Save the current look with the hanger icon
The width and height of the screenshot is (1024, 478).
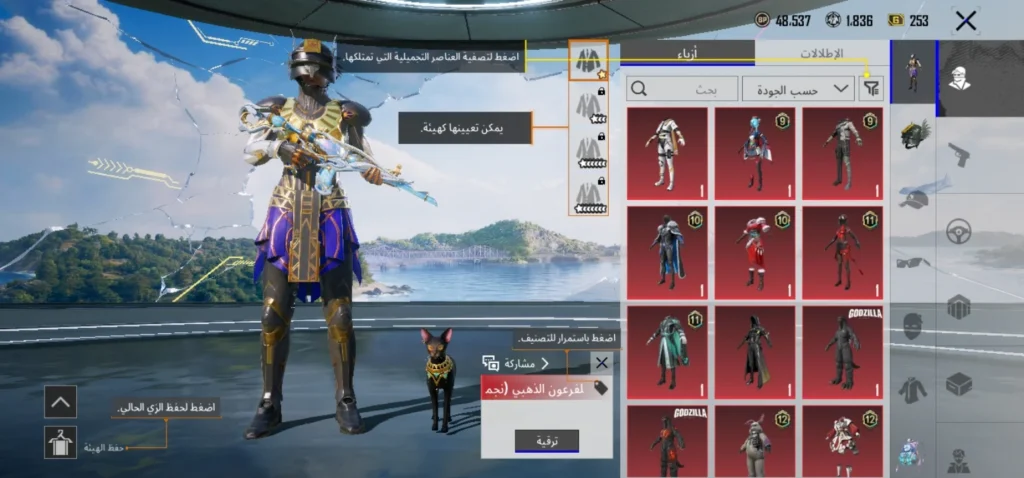(x=60, y=442)
